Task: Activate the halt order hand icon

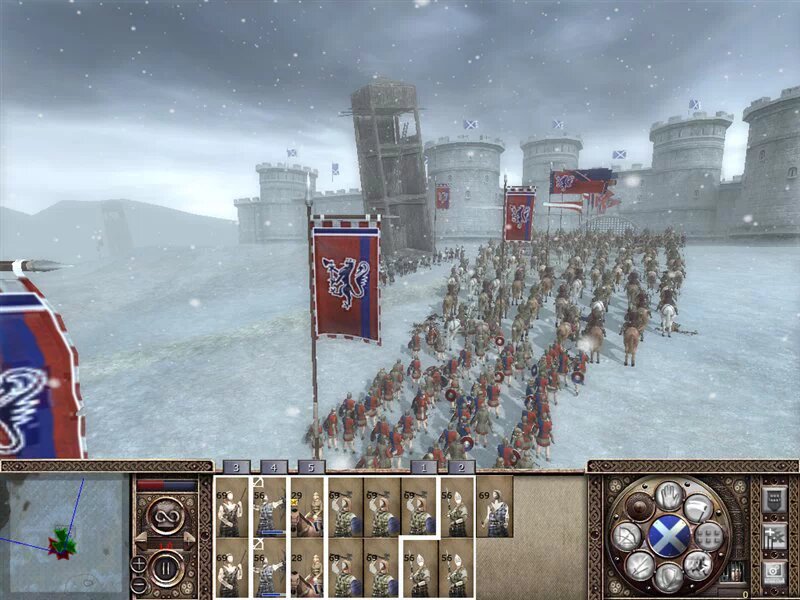Action: [669, 495]
